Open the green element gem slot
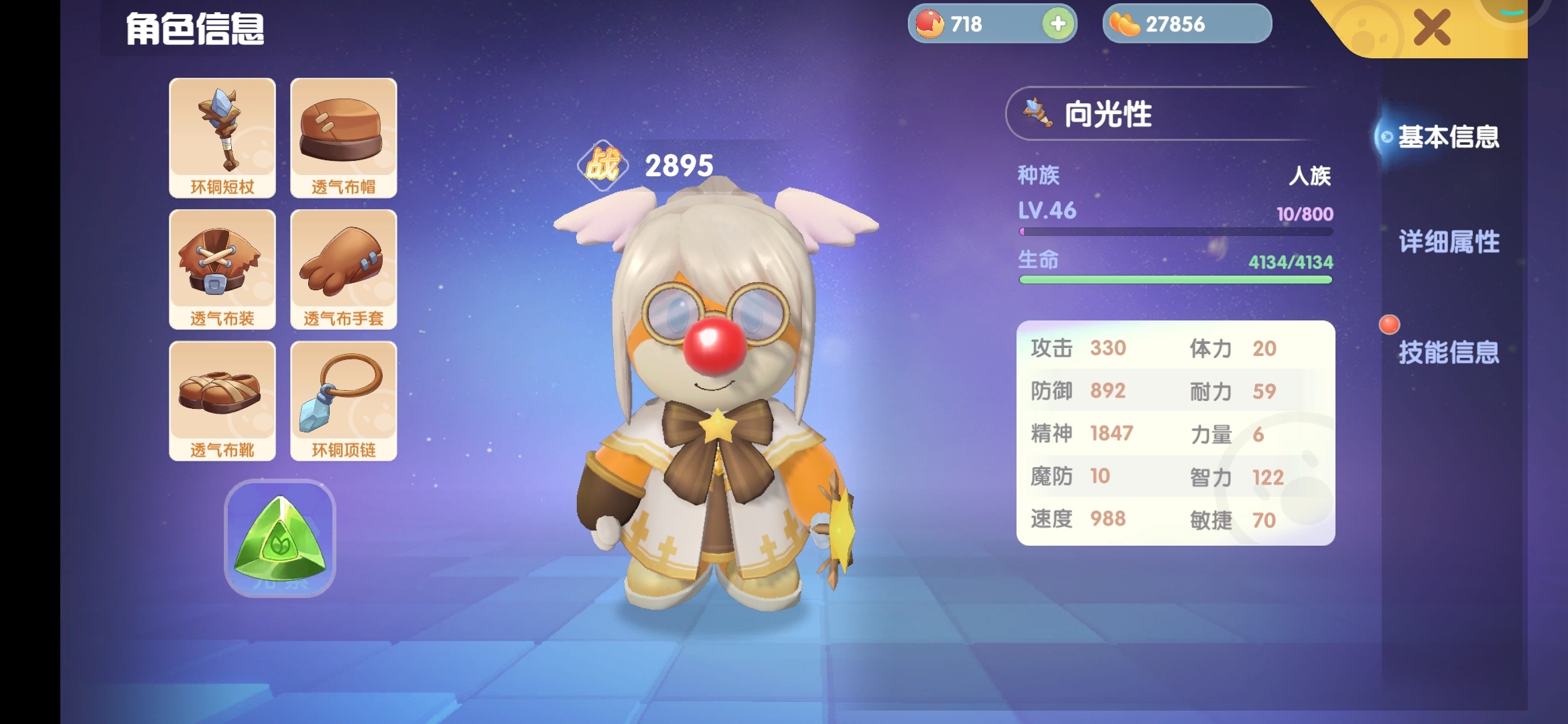 coord(280,538)
